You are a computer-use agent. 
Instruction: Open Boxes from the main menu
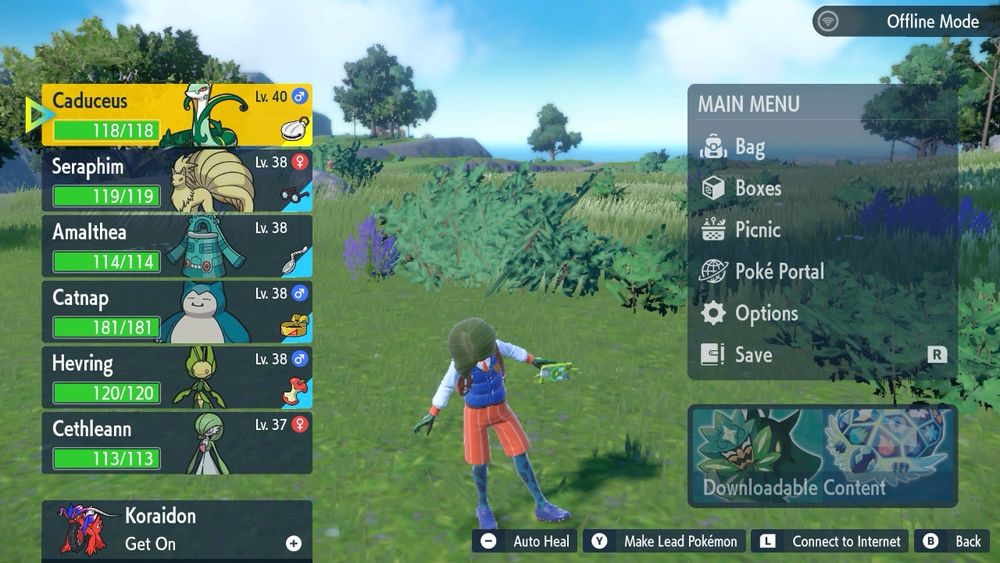(x=757, y=188)
